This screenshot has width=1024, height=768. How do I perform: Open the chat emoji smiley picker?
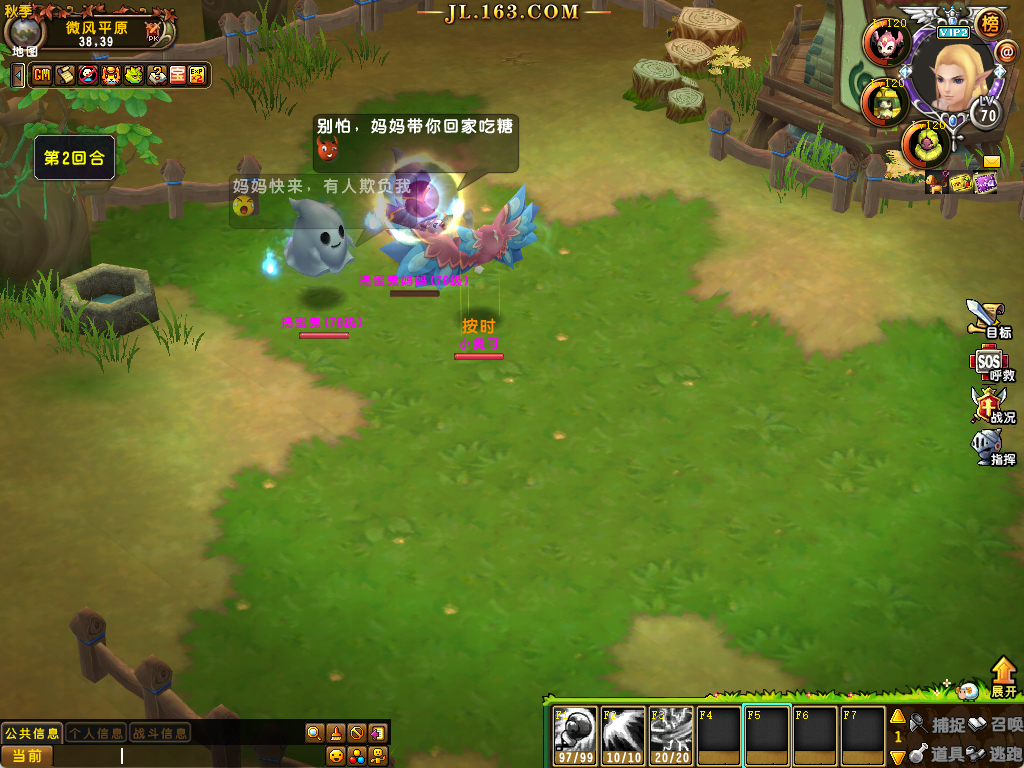[x=336, y=755]
